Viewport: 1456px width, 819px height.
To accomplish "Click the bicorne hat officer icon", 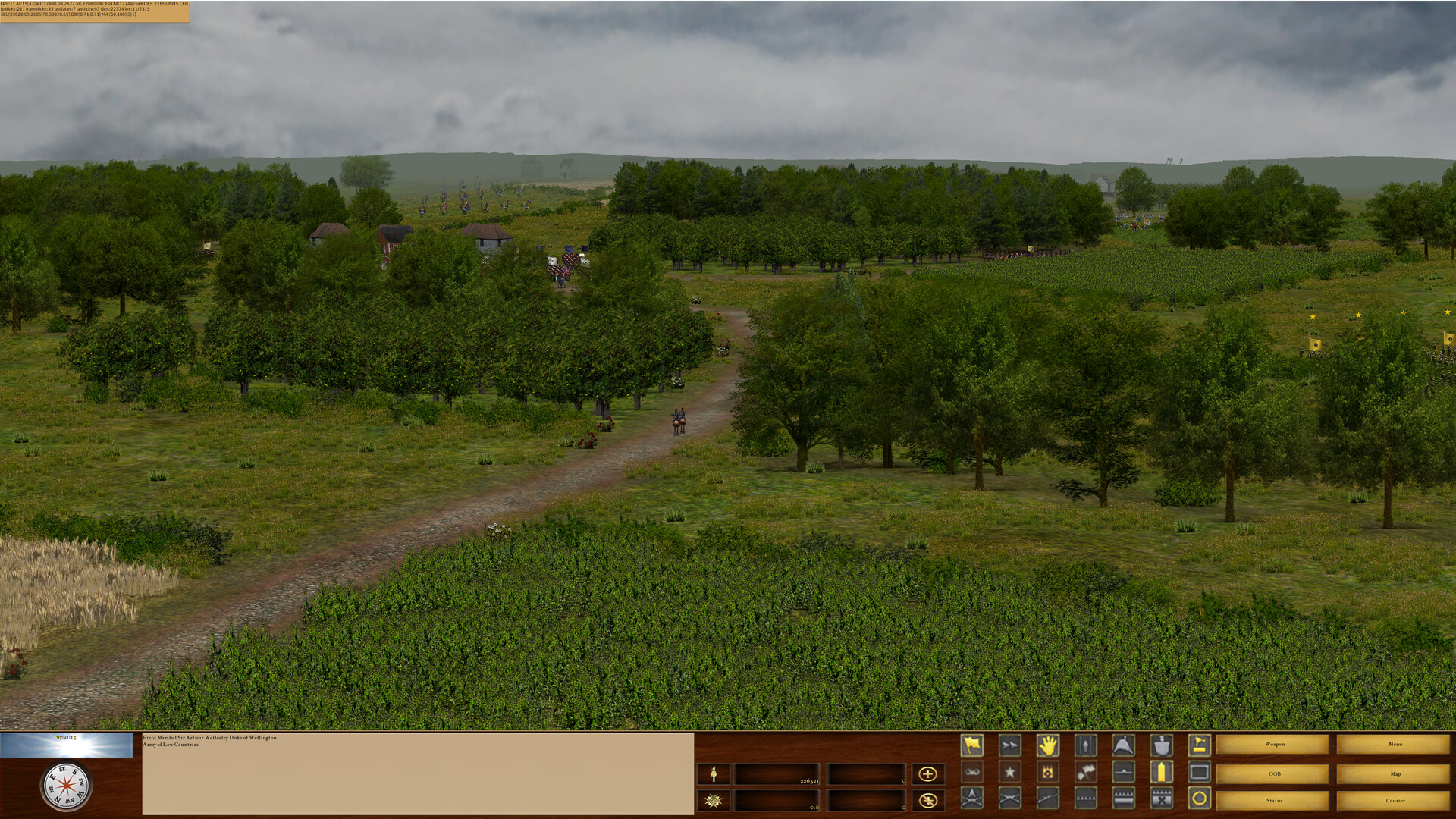I will coord(1123,745).
